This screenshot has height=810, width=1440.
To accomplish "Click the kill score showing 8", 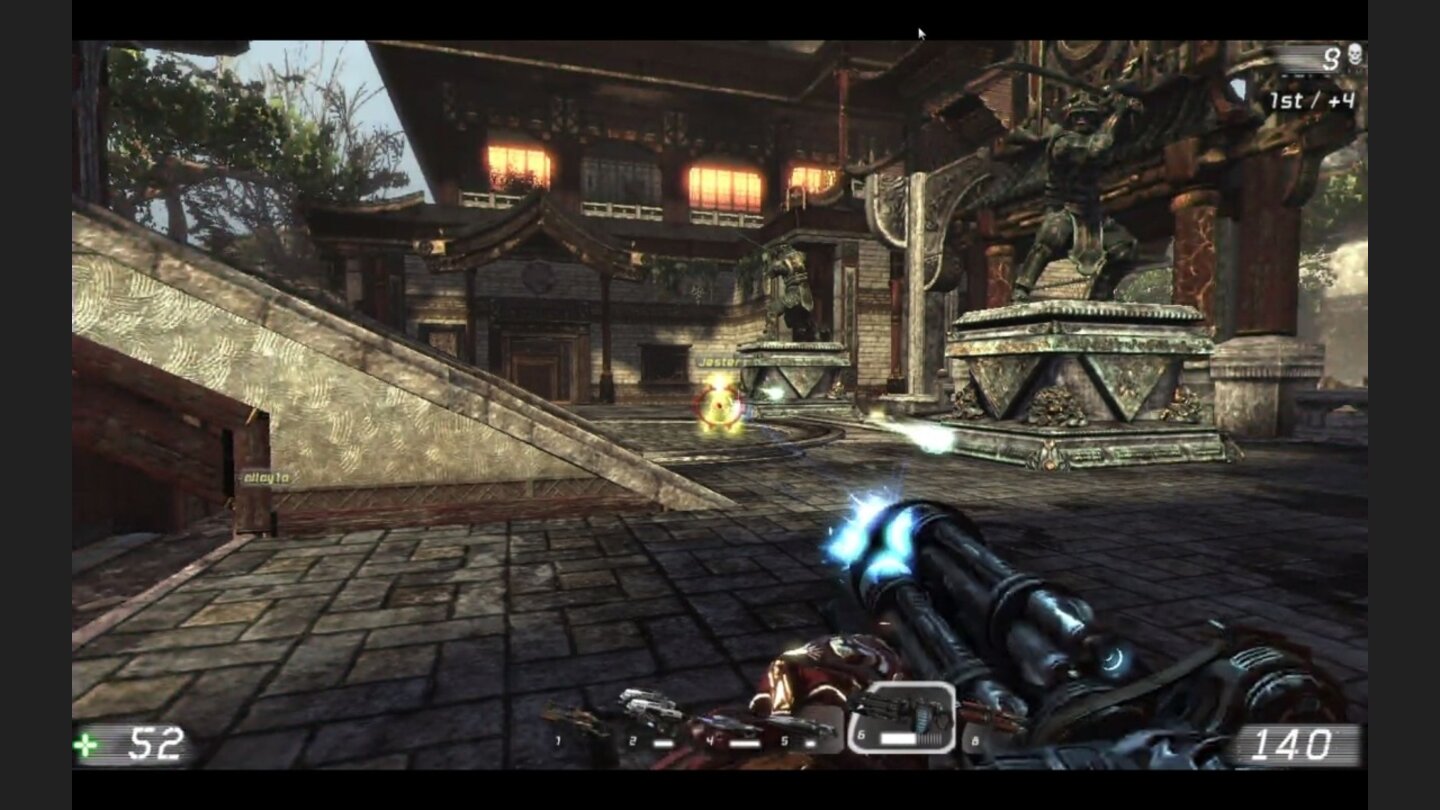I will point(1331,56).
